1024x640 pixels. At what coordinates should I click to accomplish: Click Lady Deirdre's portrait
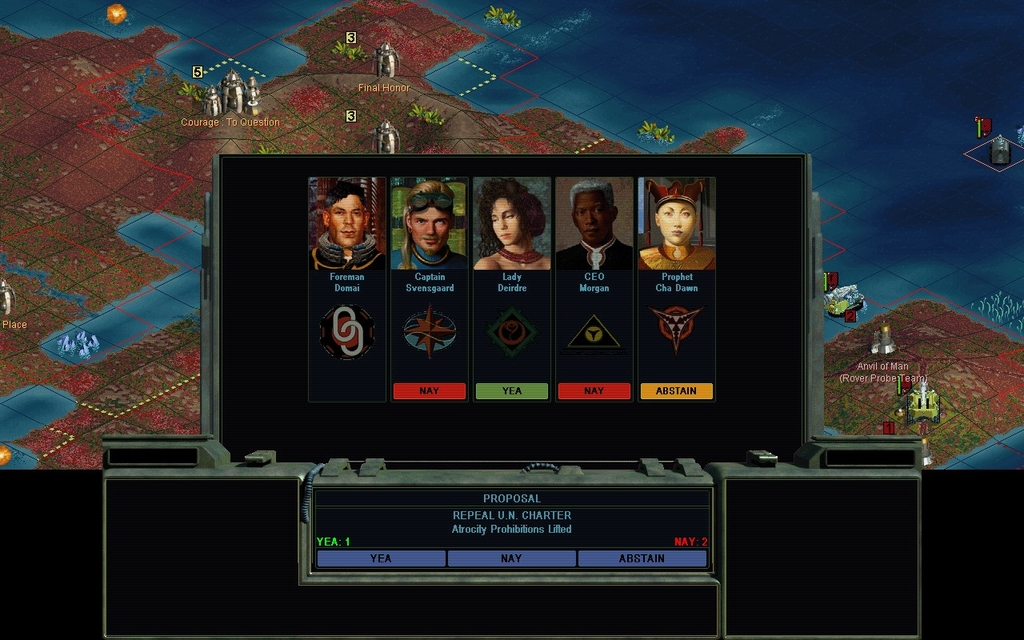coord(511,224)
